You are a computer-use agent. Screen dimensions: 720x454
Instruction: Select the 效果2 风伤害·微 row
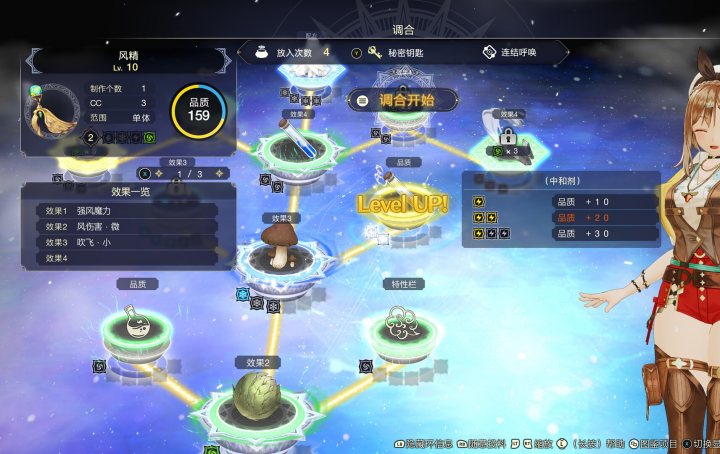click(129, 227)
